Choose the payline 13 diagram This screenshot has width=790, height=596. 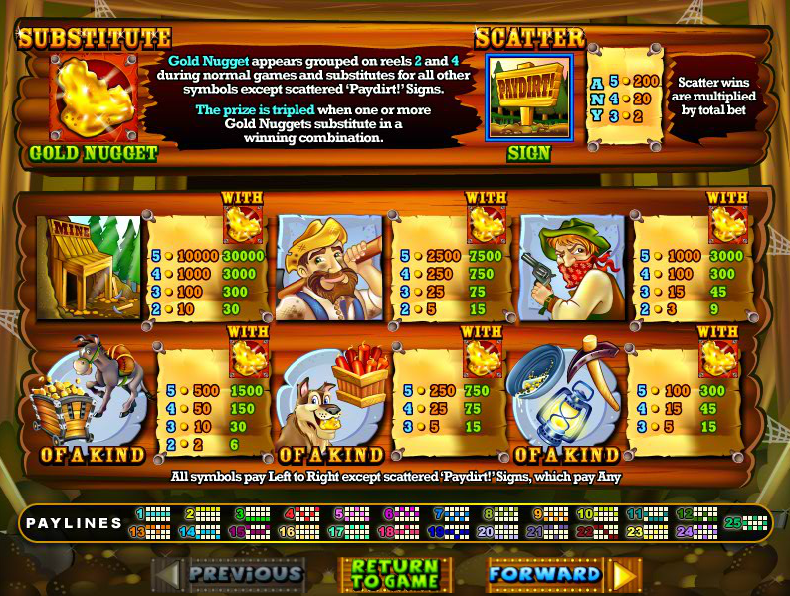click(x=157, y=532)
